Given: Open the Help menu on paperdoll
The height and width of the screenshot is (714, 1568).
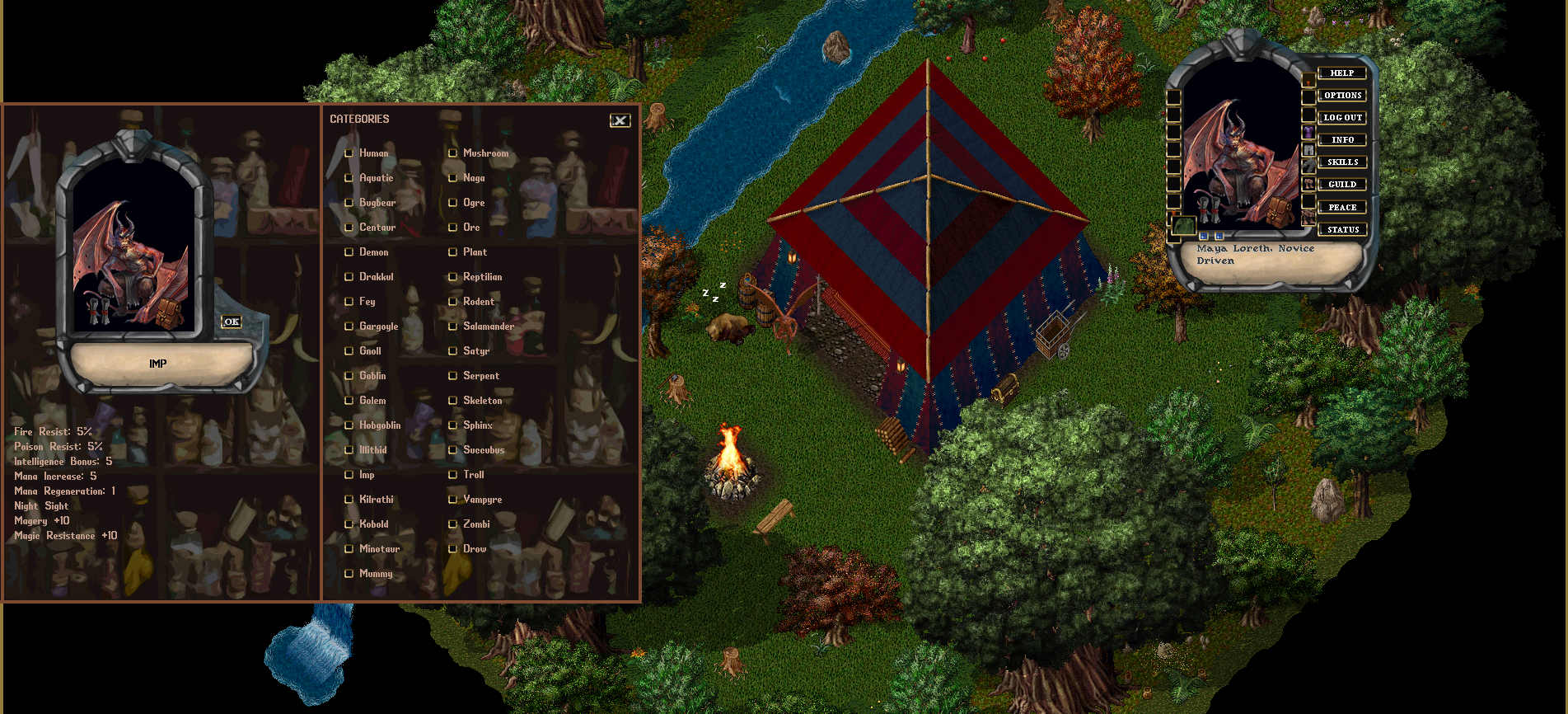Looking at the screenshot, I should (1341, 73).
